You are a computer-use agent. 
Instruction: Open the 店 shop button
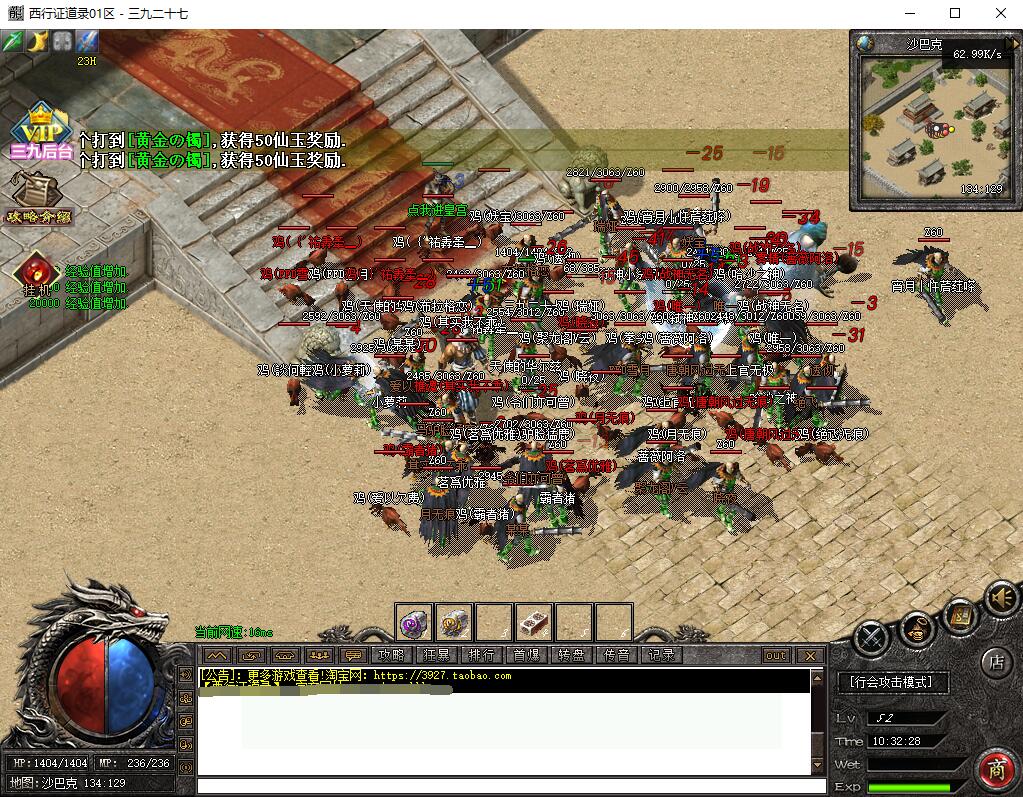coord(995,661)
